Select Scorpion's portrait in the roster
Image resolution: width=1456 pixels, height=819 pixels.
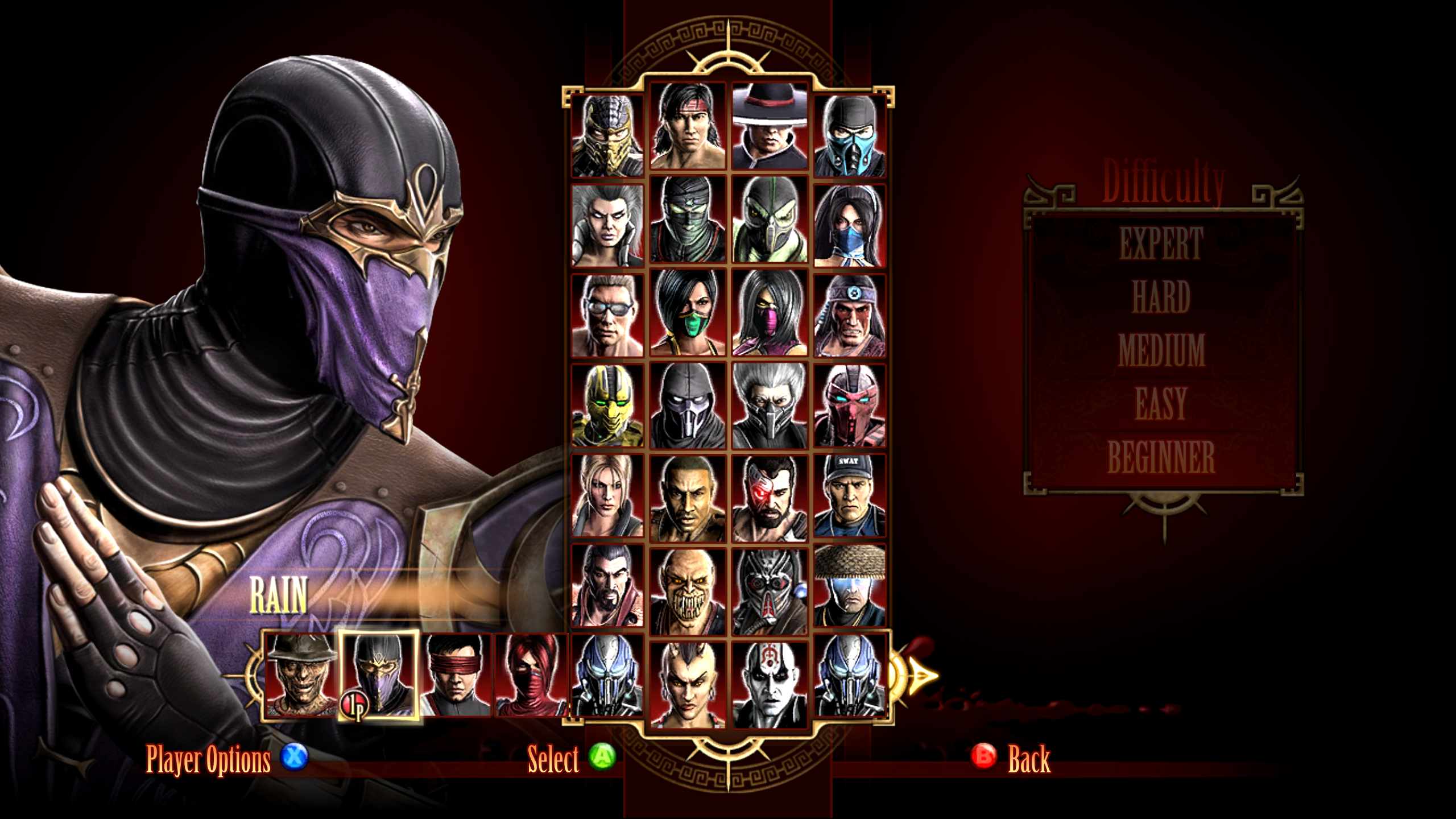point(607,135)
